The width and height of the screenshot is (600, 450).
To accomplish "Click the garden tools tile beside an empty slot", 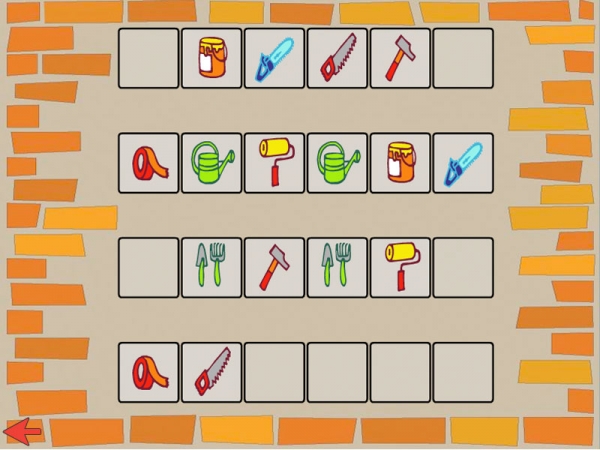I will click(211, 267).
